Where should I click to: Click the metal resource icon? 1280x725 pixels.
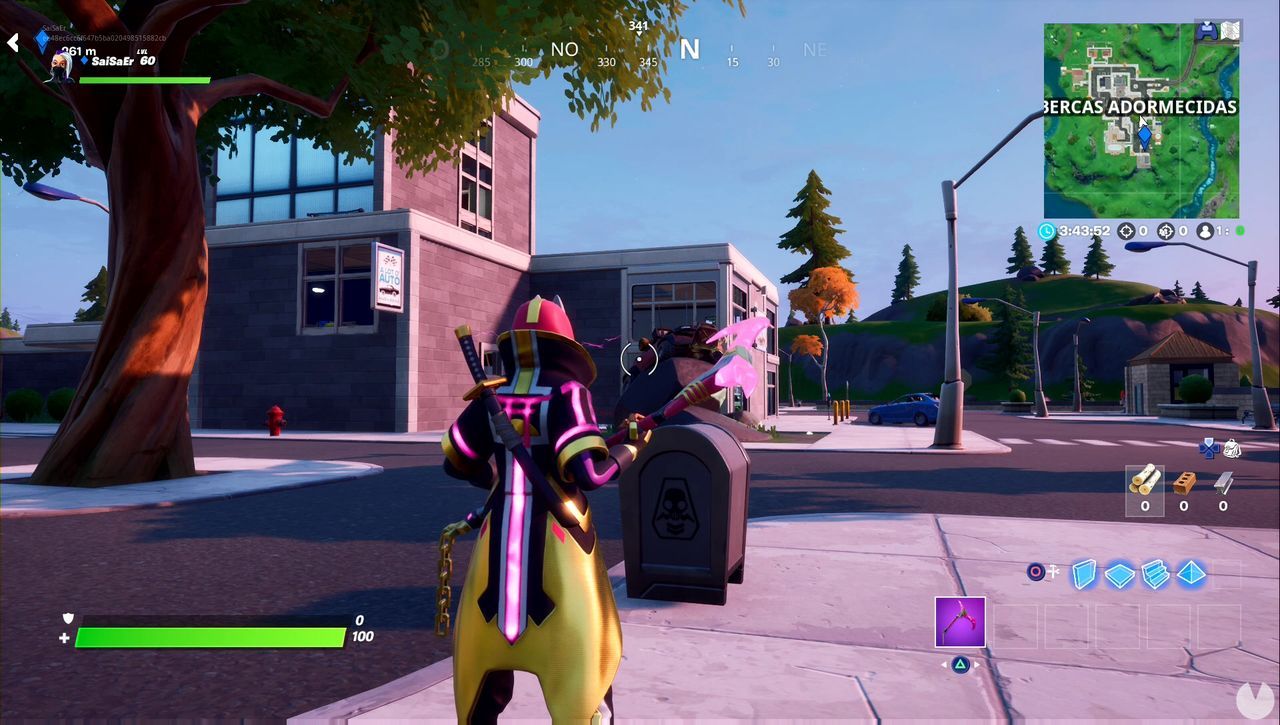click(x=1222, y=483)
